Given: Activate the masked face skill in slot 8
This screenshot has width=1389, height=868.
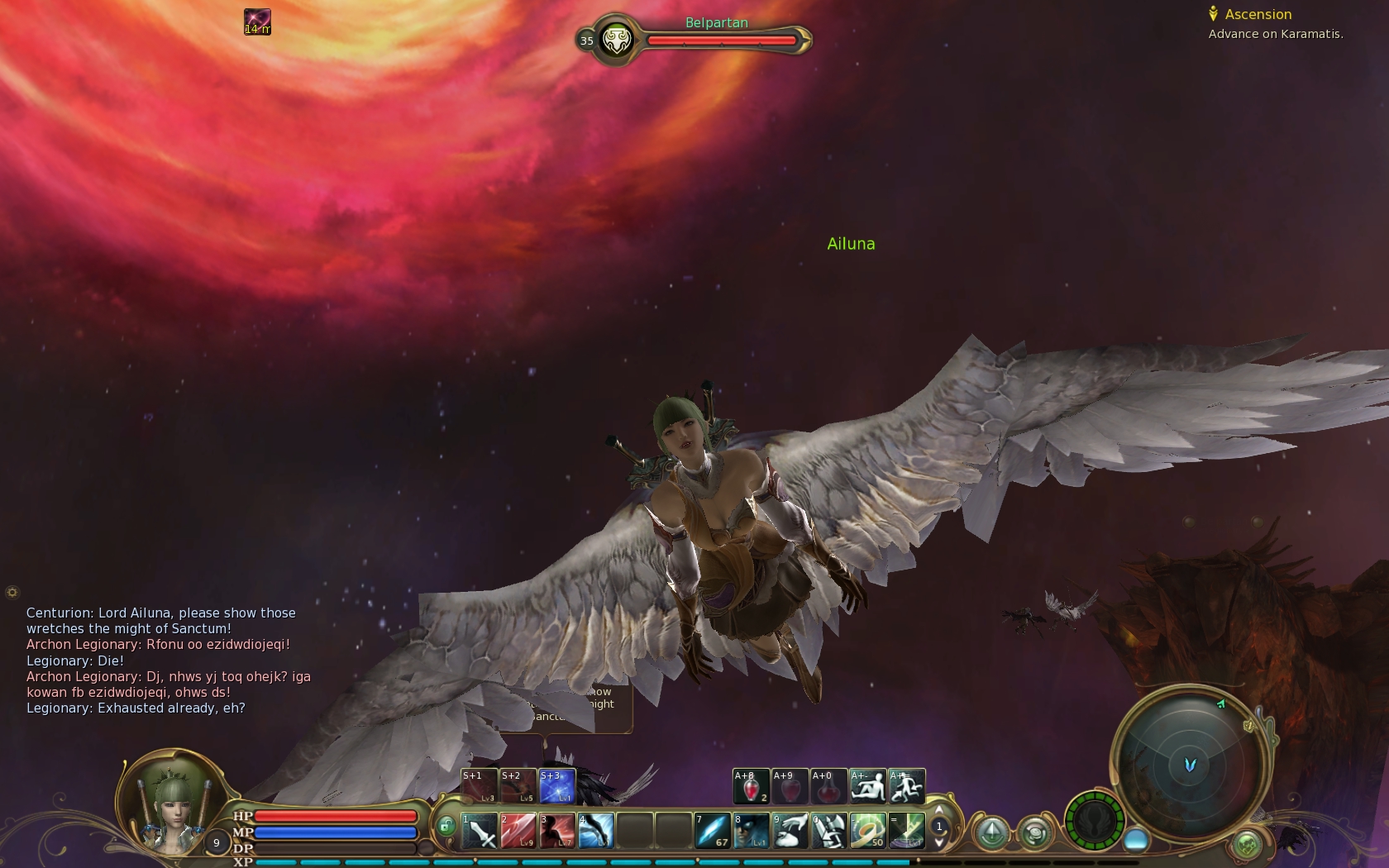Looking at the screenshot, I should 751,831.
